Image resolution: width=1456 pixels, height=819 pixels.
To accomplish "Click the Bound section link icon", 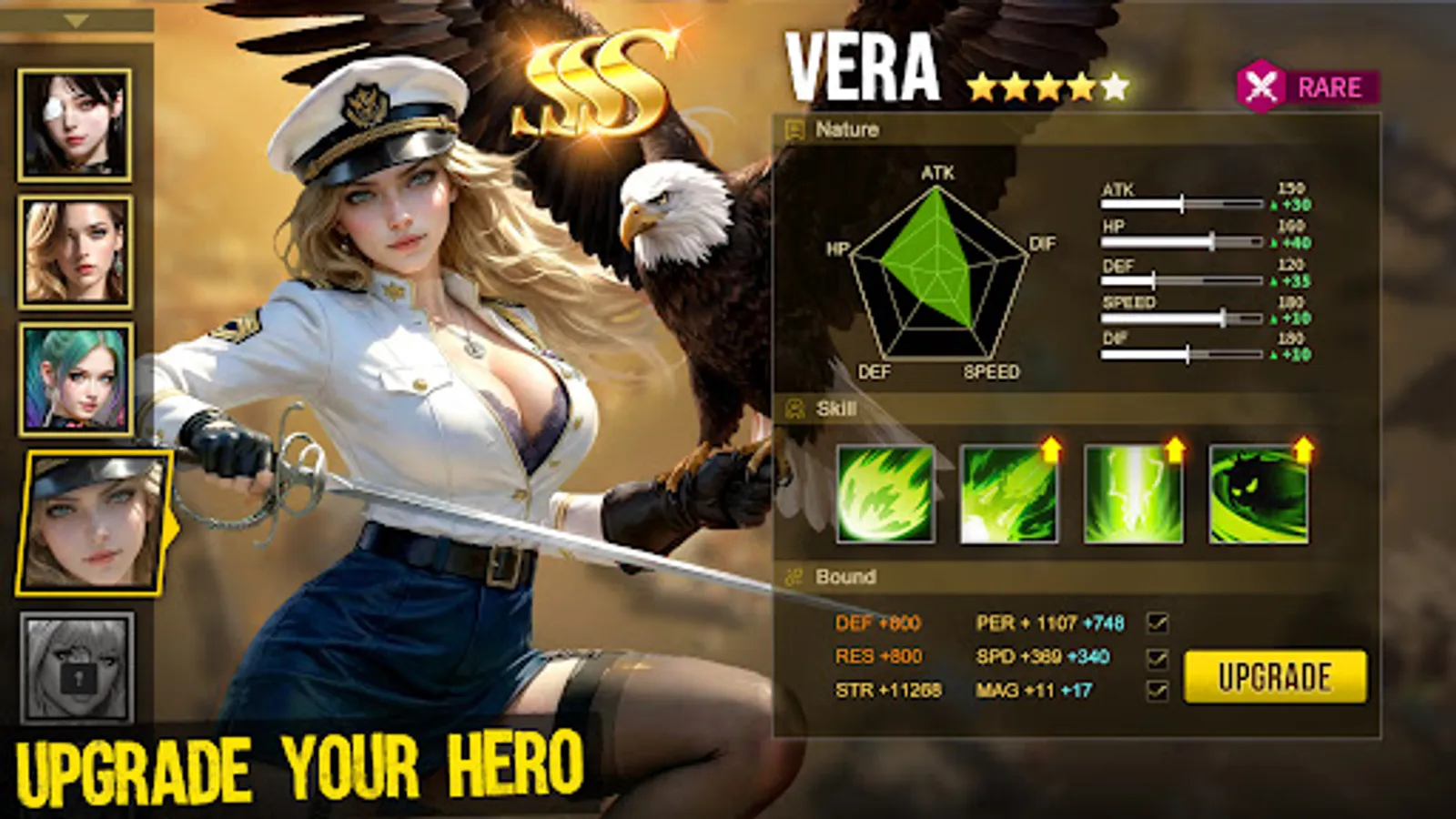I will click(794, 576).
